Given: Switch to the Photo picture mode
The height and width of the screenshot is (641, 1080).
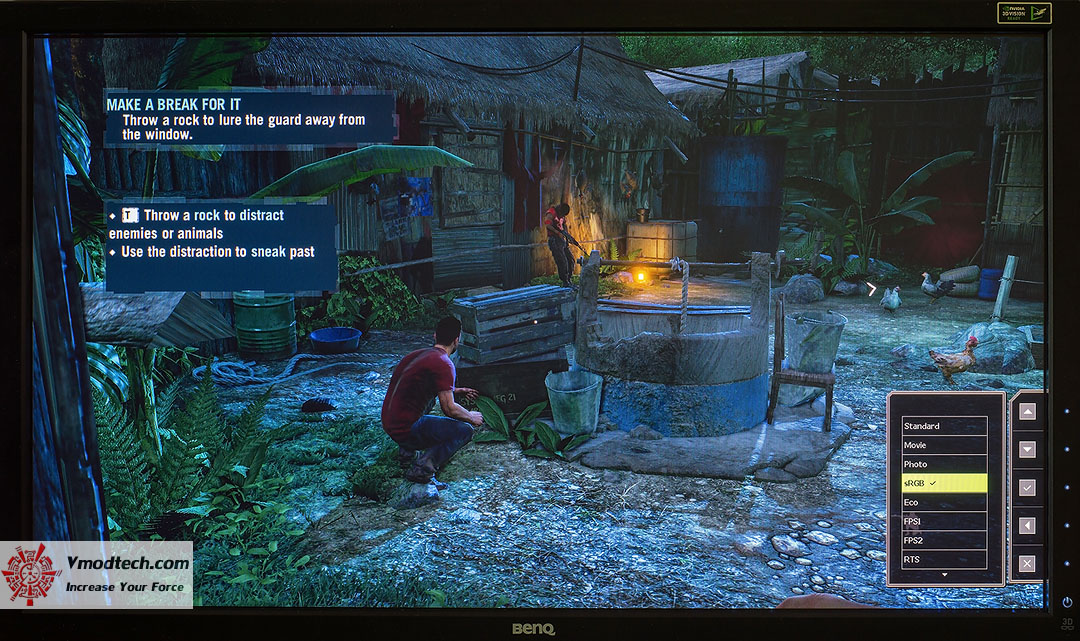Looking at the screenshot, I should click(x=944, y=464).
